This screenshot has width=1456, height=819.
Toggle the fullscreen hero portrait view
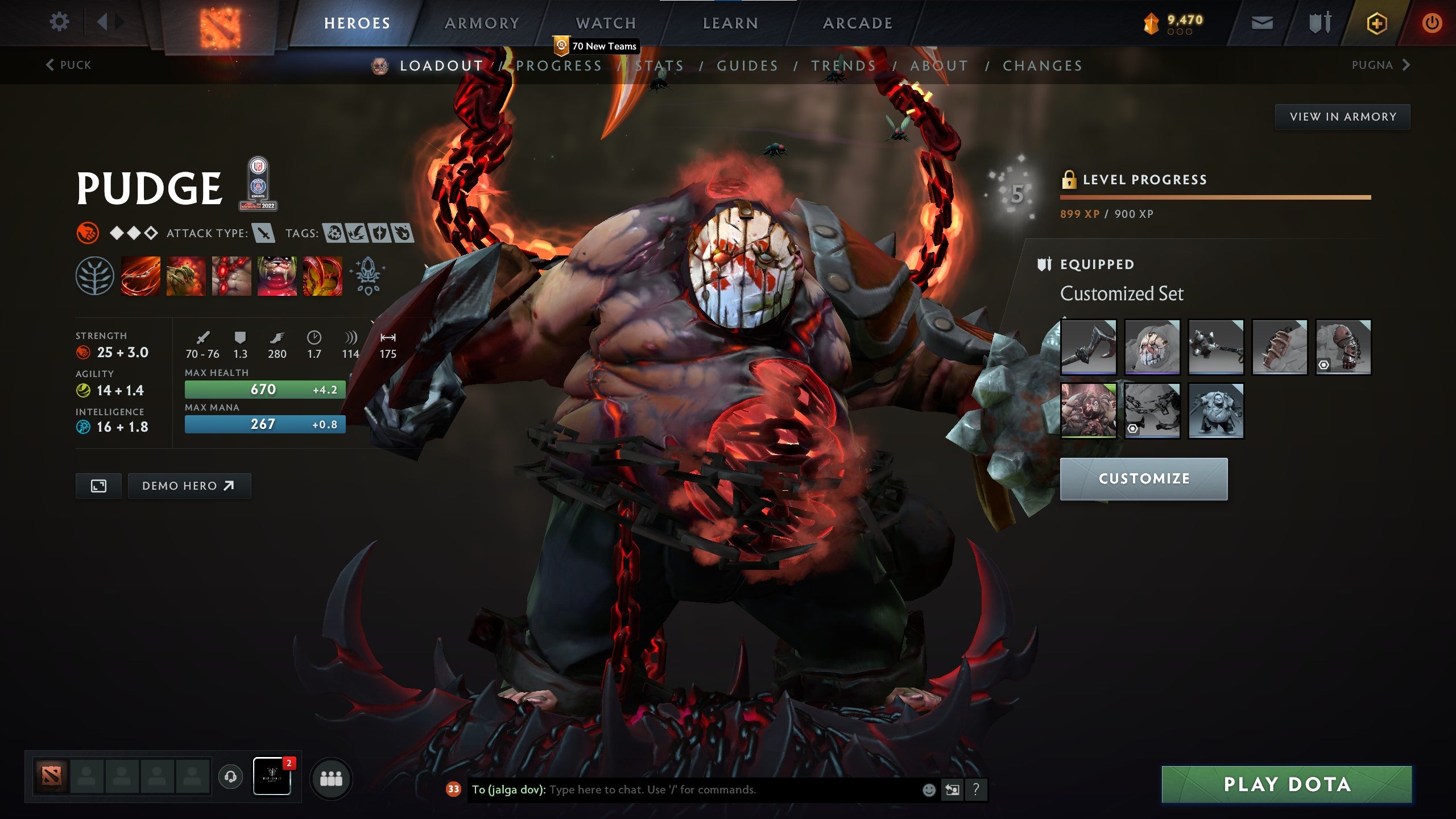click(x=98, y=486)
